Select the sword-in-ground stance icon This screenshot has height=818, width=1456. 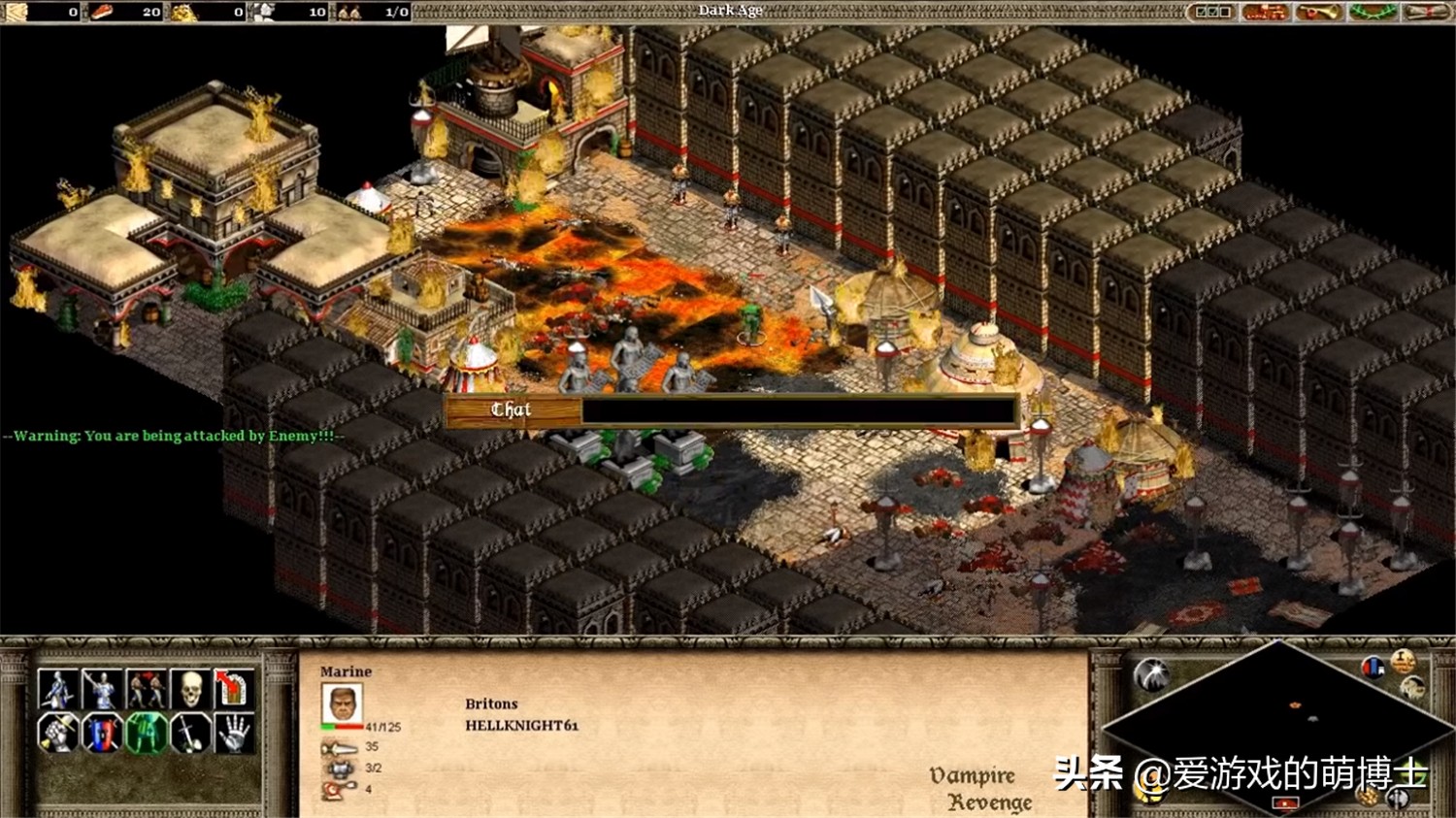tap(190, 734)
